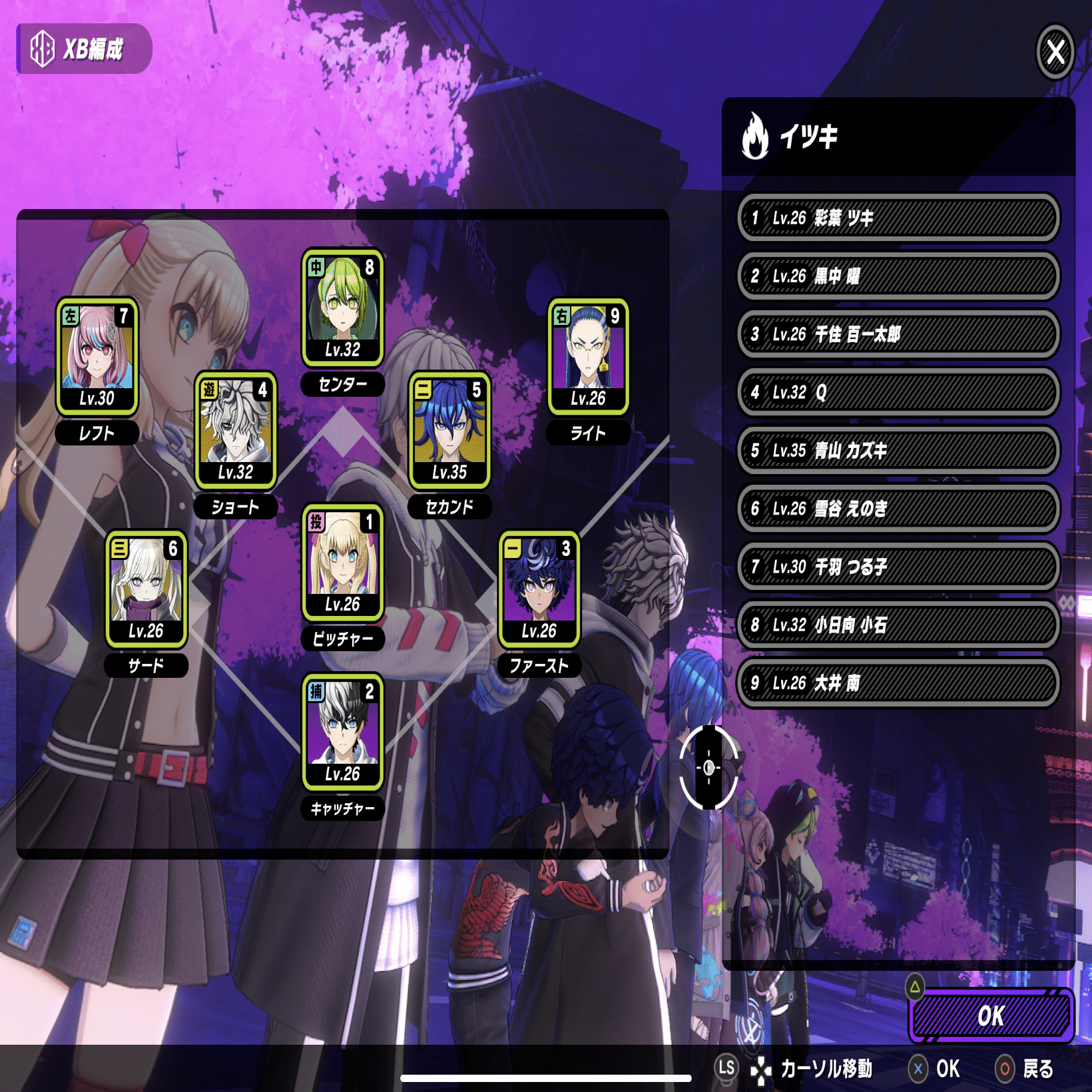The width and height of the screenshot is (1092, 1092).
Task: Choose the shortstop player card
Action: coord(236,430)
